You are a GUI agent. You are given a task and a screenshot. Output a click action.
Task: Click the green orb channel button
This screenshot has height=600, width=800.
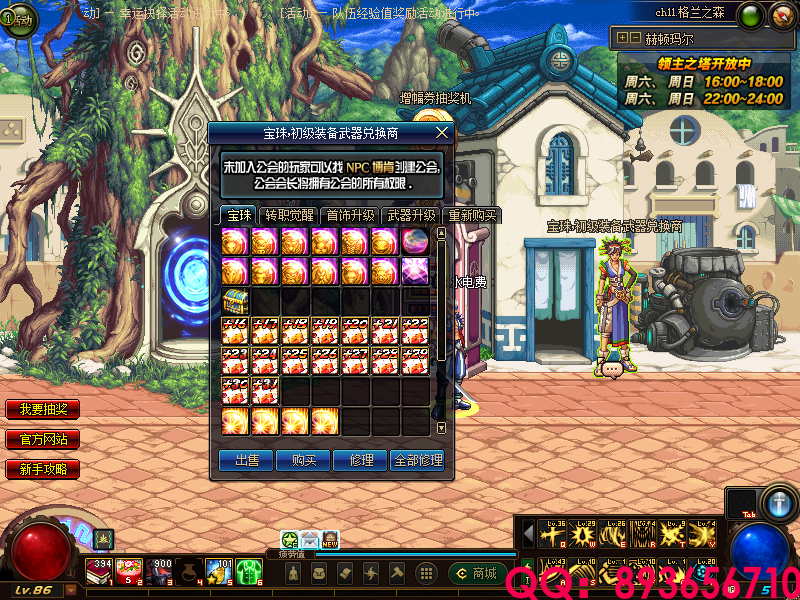point(752,16)
